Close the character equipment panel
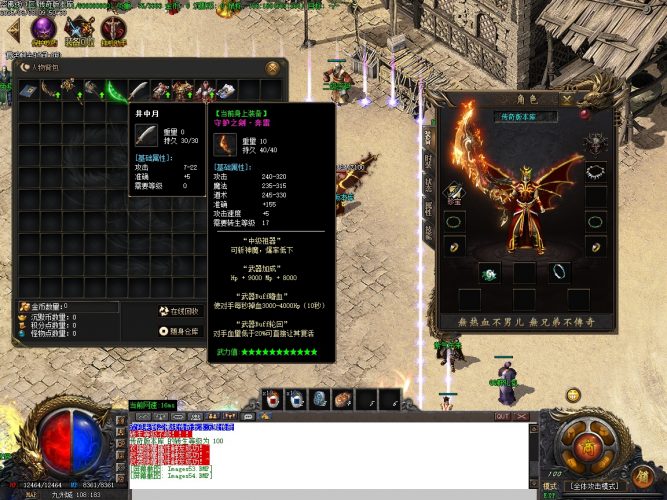The width and height of the screenshot is (667, 500). tap(567, 100)
